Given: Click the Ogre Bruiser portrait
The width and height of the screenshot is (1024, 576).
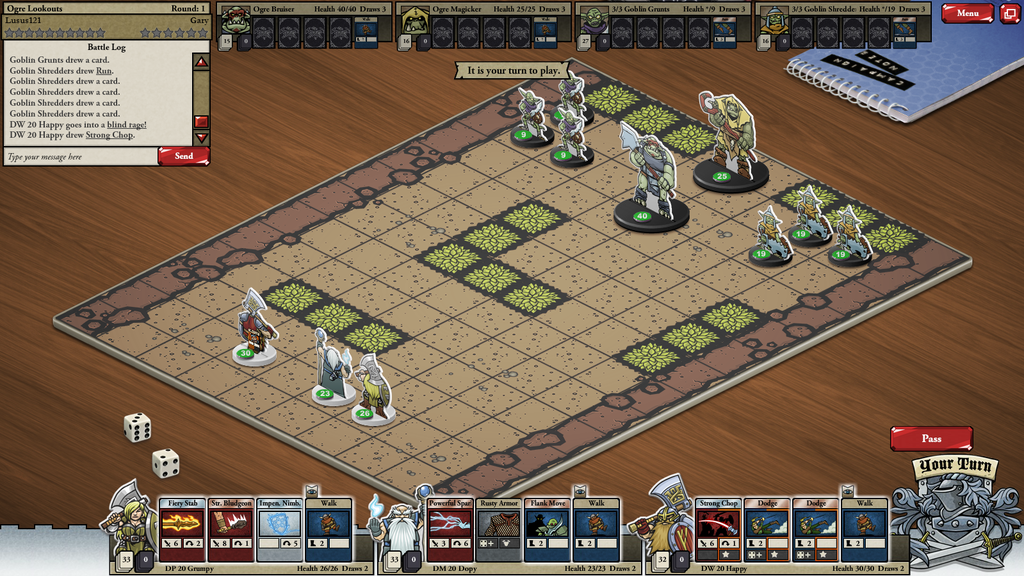Looking at the screenshot, I should 234,22.
